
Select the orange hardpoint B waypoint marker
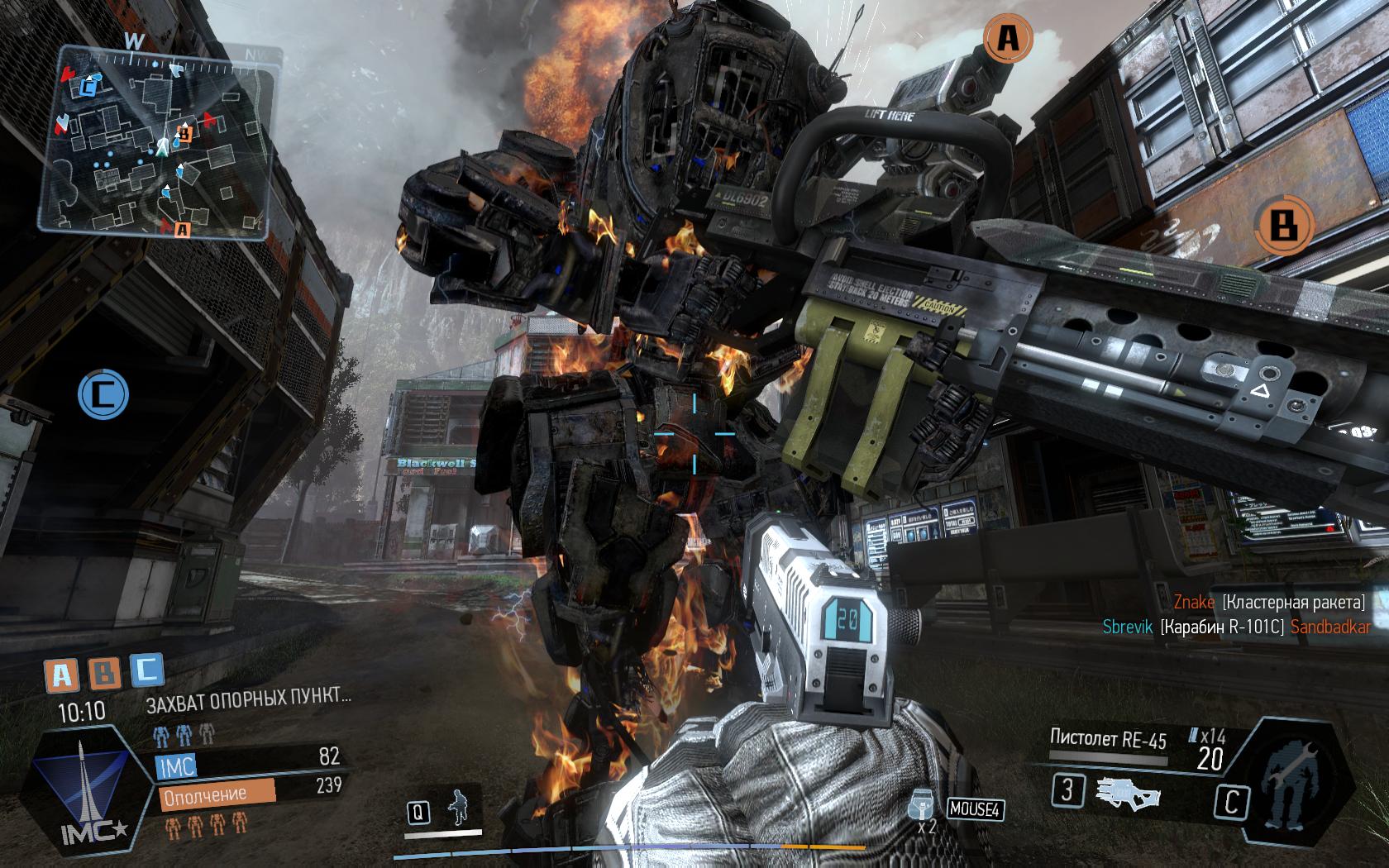tap(1283, 225)
